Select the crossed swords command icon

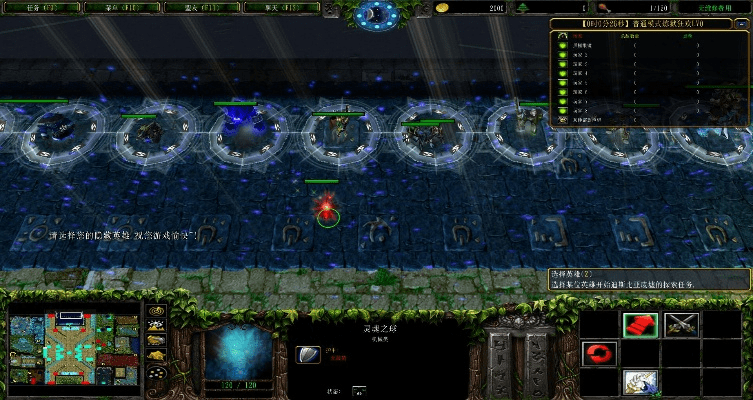[683, 324]
